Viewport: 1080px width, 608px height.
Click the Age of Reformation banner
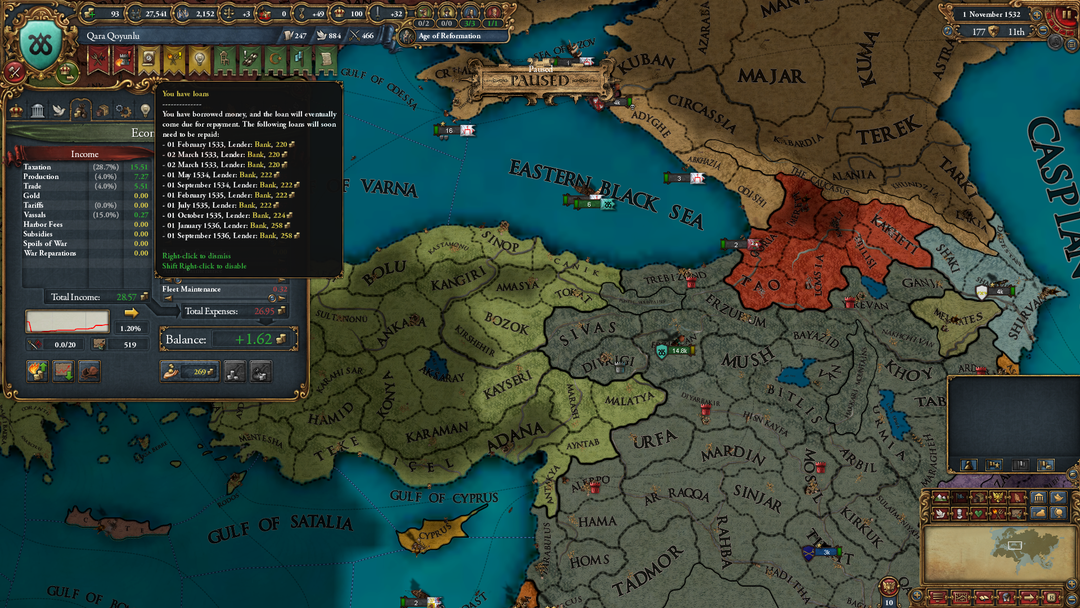[x=452, y=36]
